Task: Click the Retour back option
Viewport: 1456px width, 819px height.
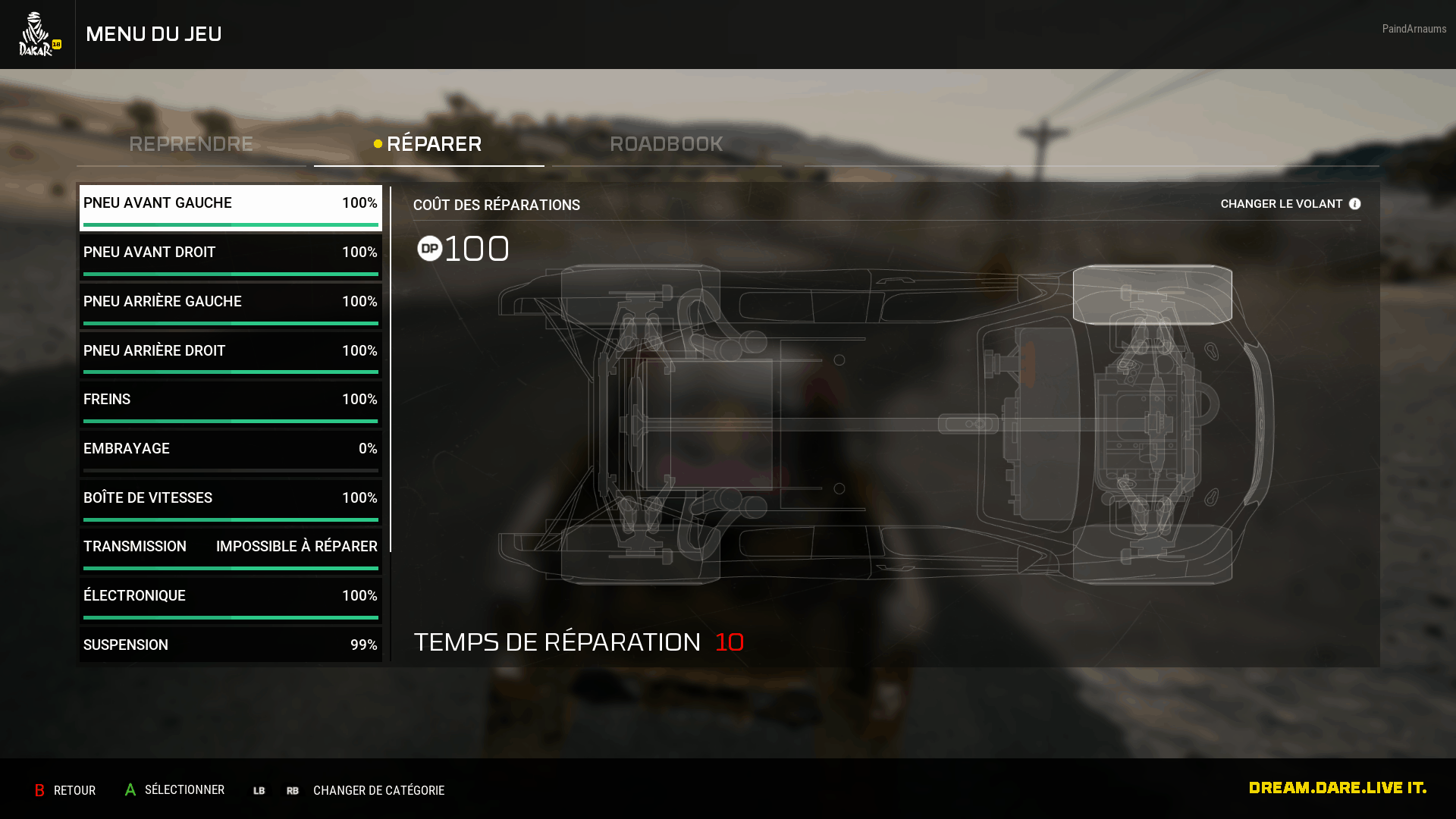Action: point(65,790)
